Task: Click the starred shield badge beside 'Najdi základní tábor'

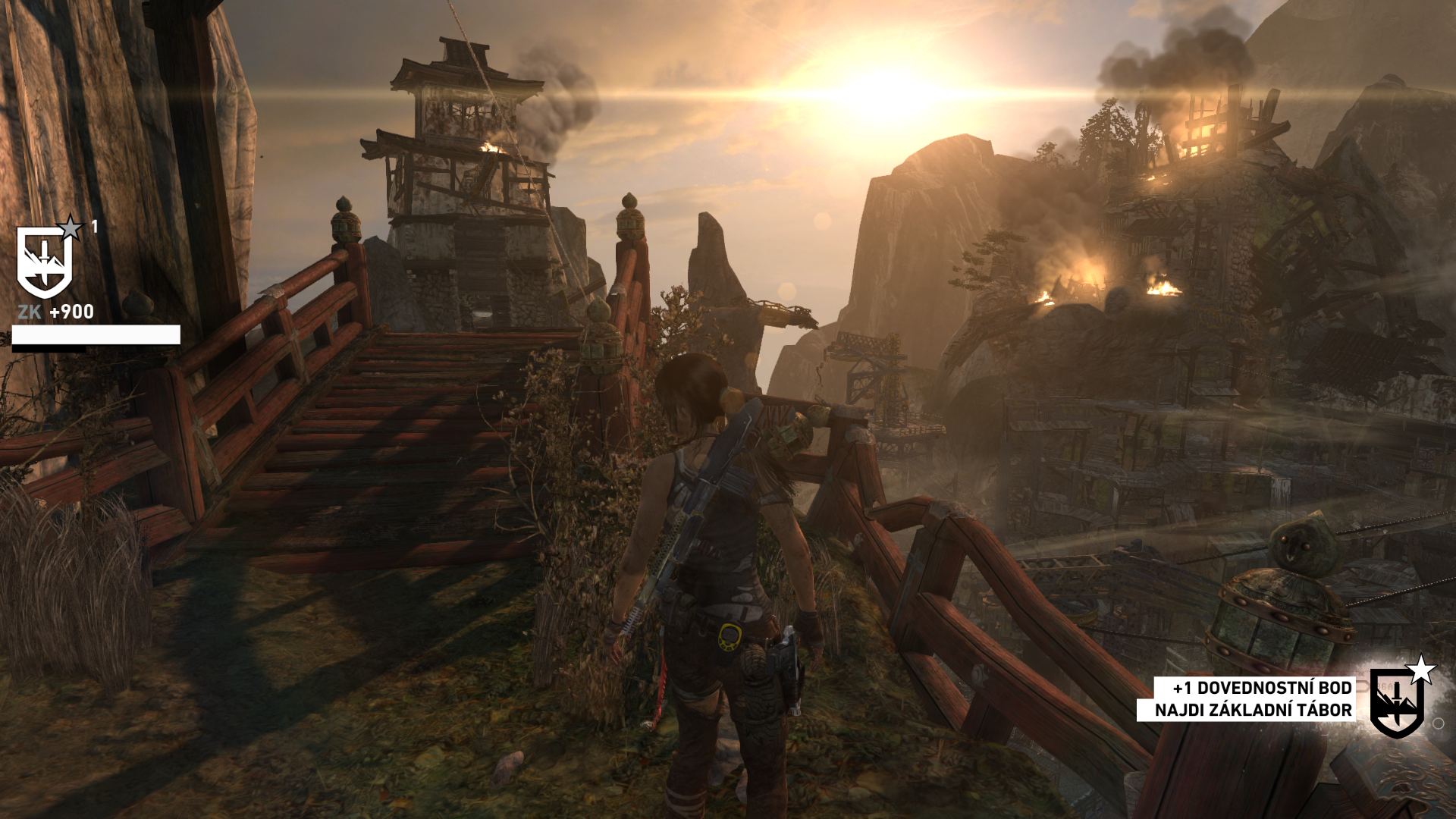Action: 1398,701
